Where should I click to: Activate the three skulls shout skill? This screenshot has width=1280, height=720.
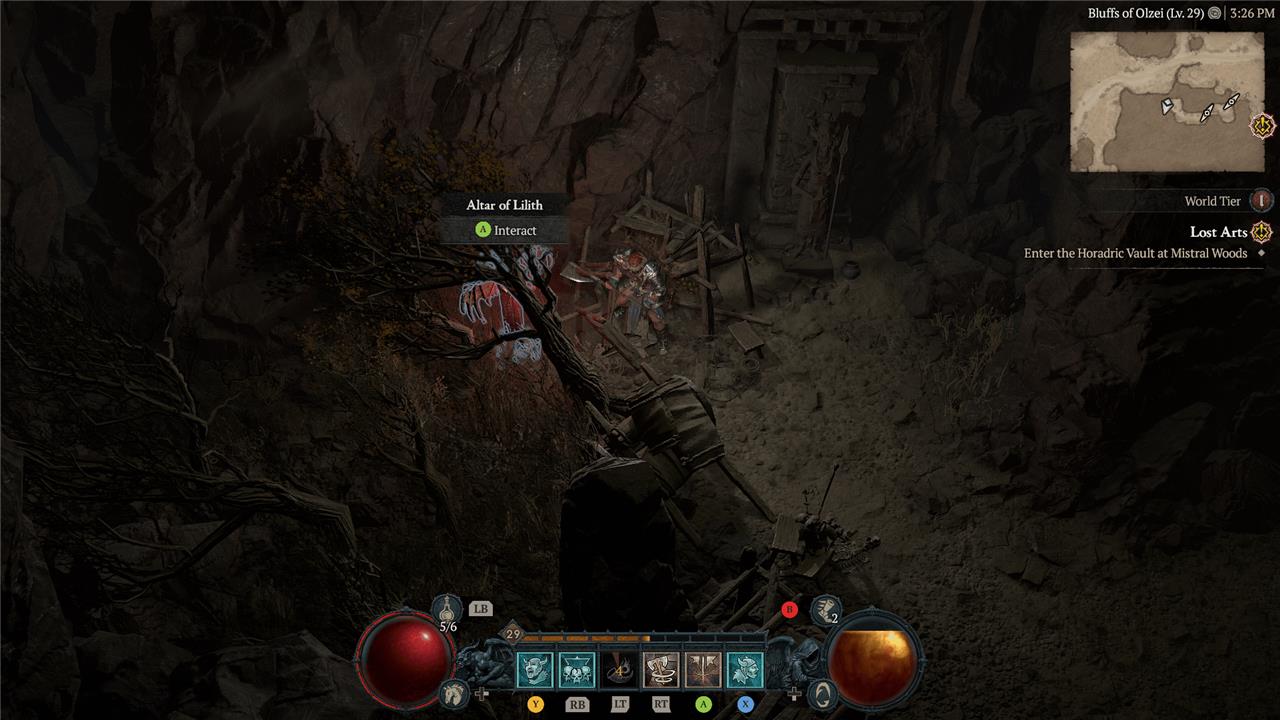[577, 670]
